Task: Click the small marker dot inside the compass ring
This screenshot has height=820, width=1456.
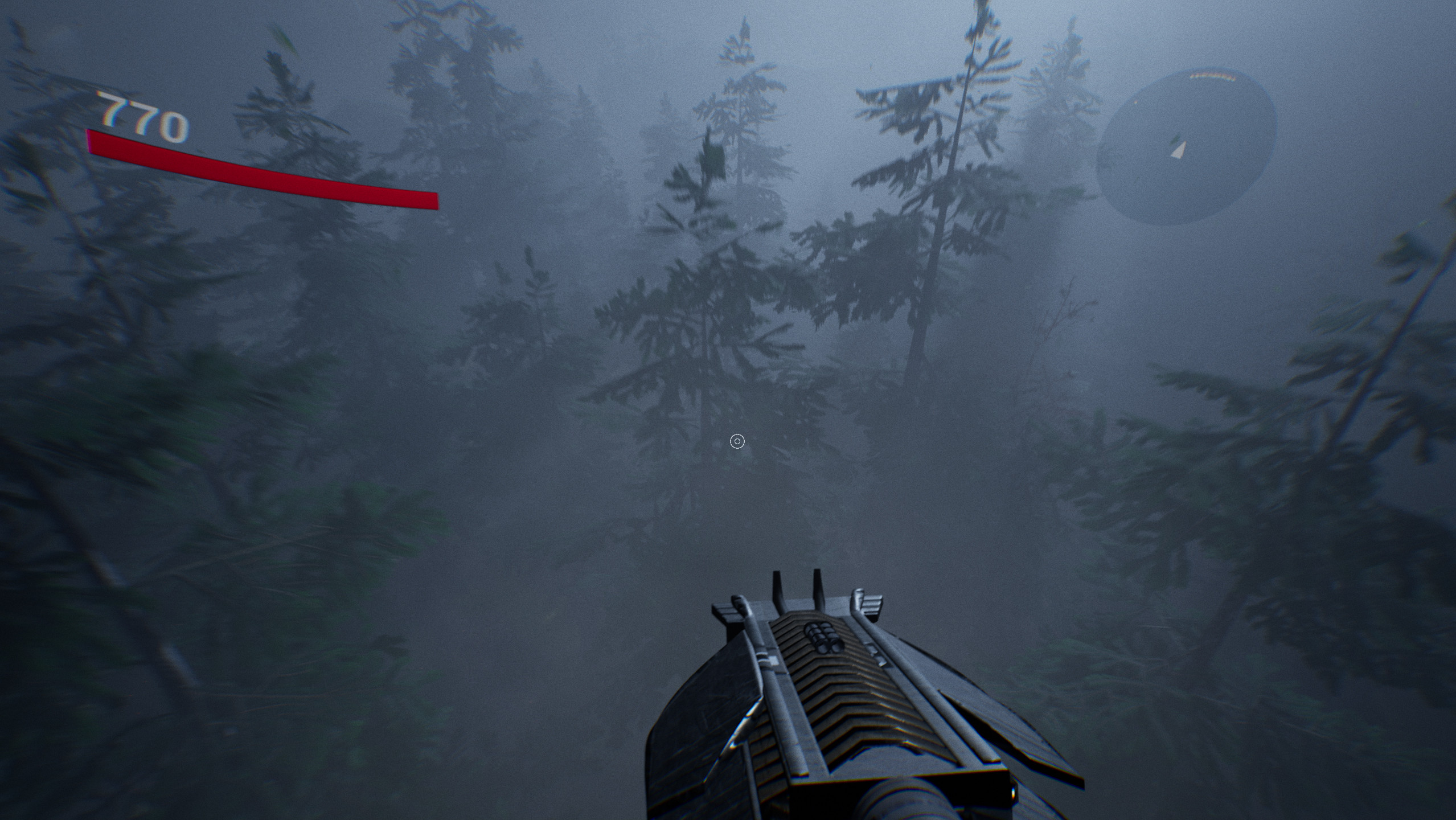Action: 1135,102
